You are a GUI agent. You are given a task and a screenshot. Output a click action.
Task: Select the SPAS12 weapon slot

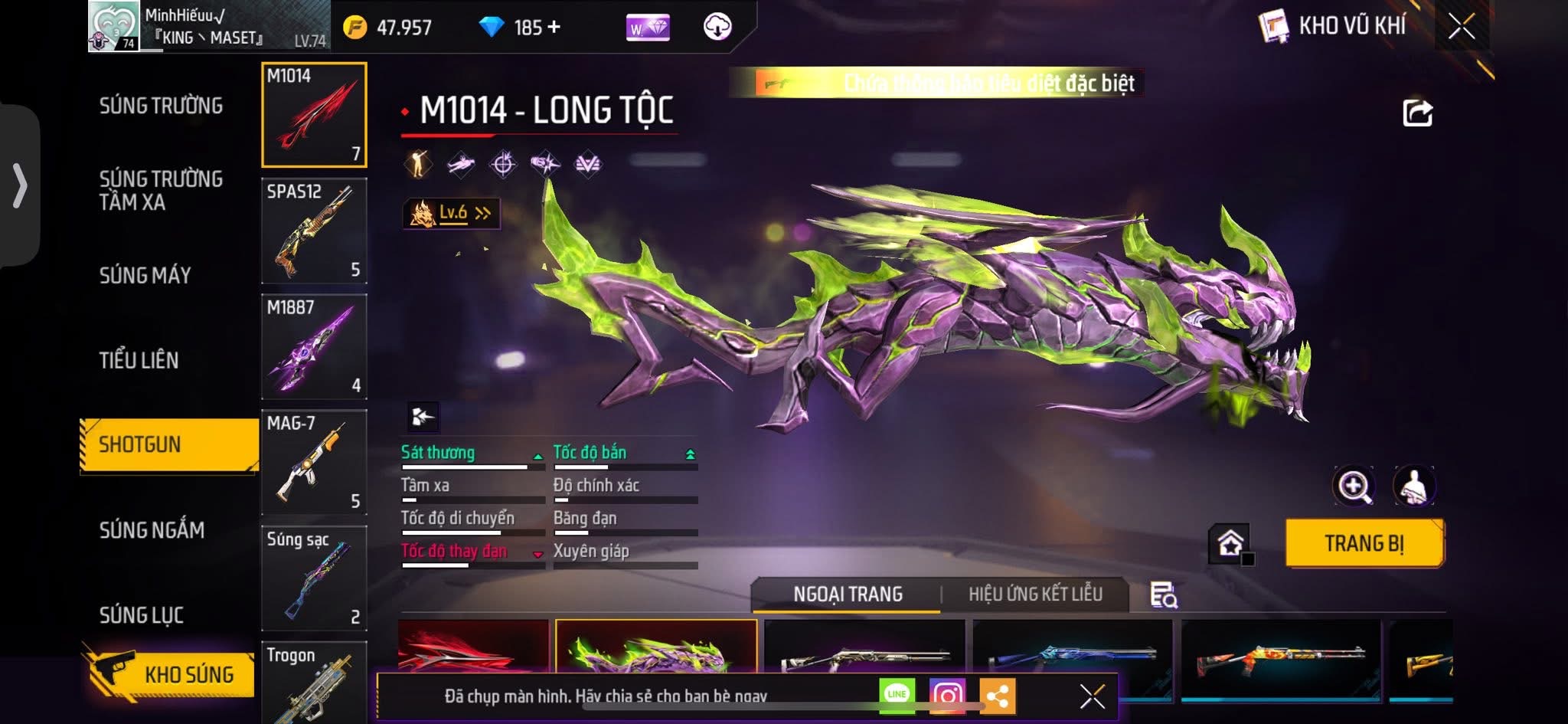pos(314,231)
